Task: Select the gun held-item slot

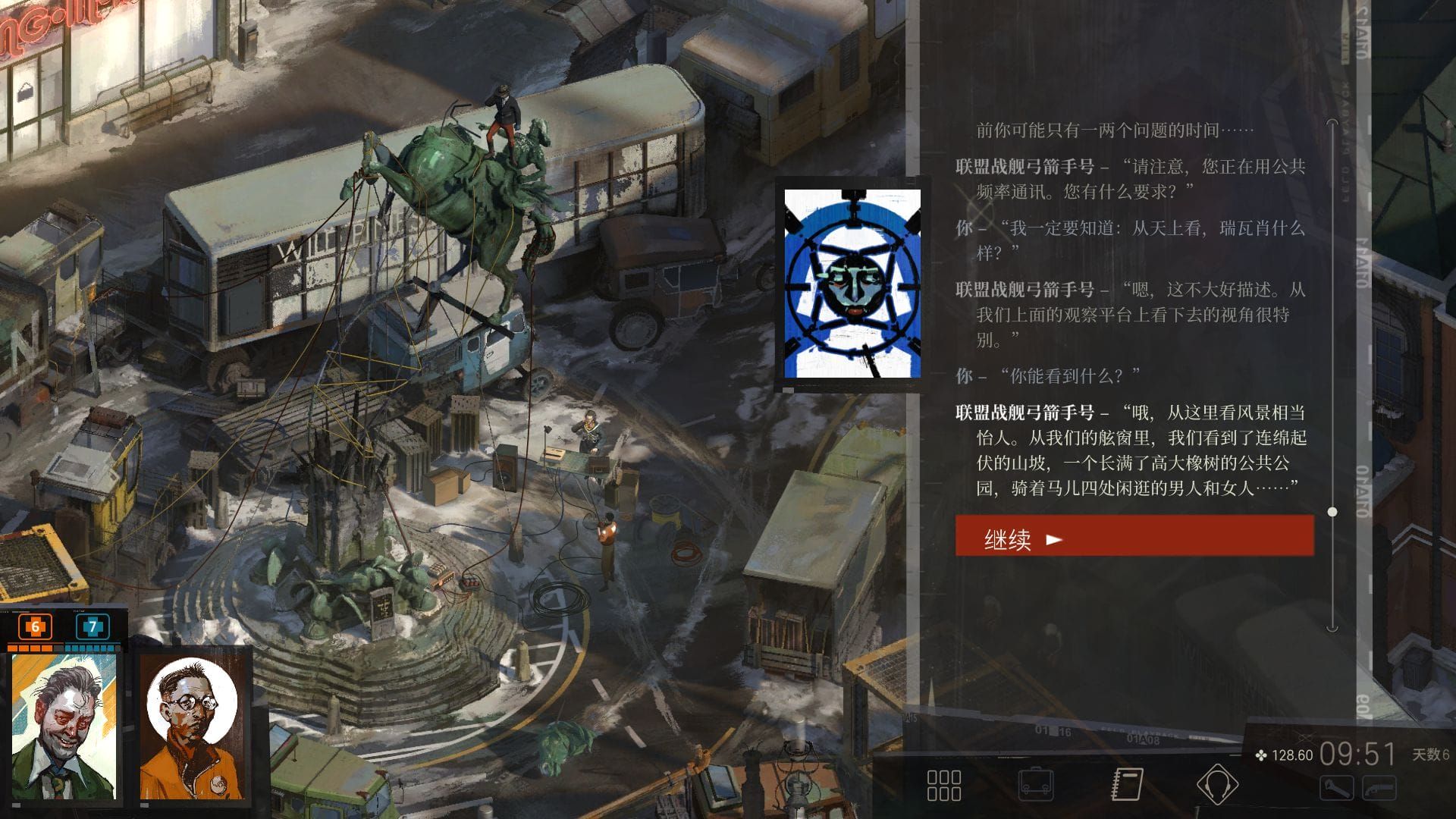Action: point(1379,789)
